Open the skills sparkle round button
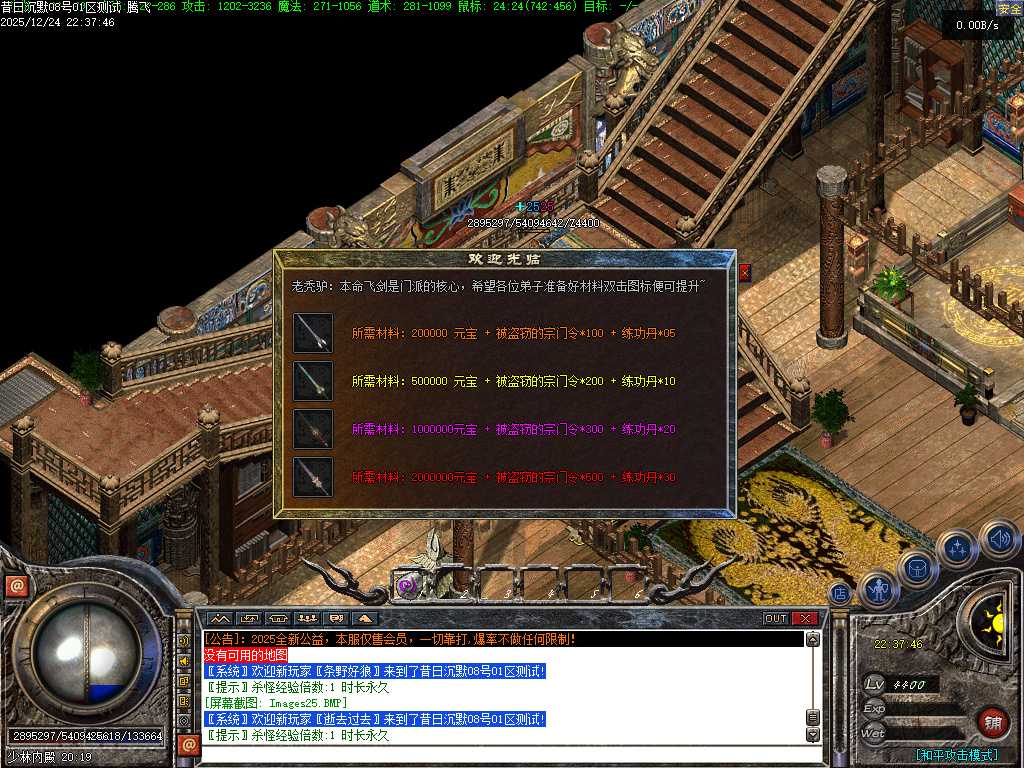The height and width of the screenshot is (768, 1024). 957,549
